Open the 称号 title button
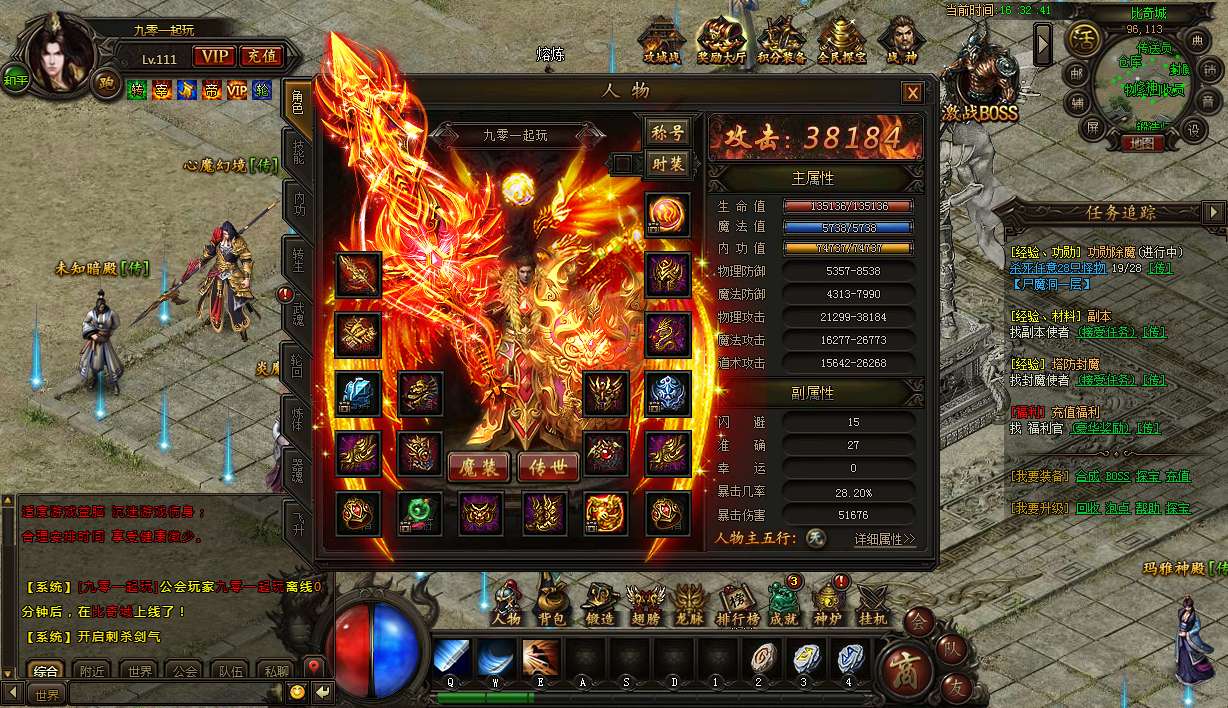 tap(667, 132)
